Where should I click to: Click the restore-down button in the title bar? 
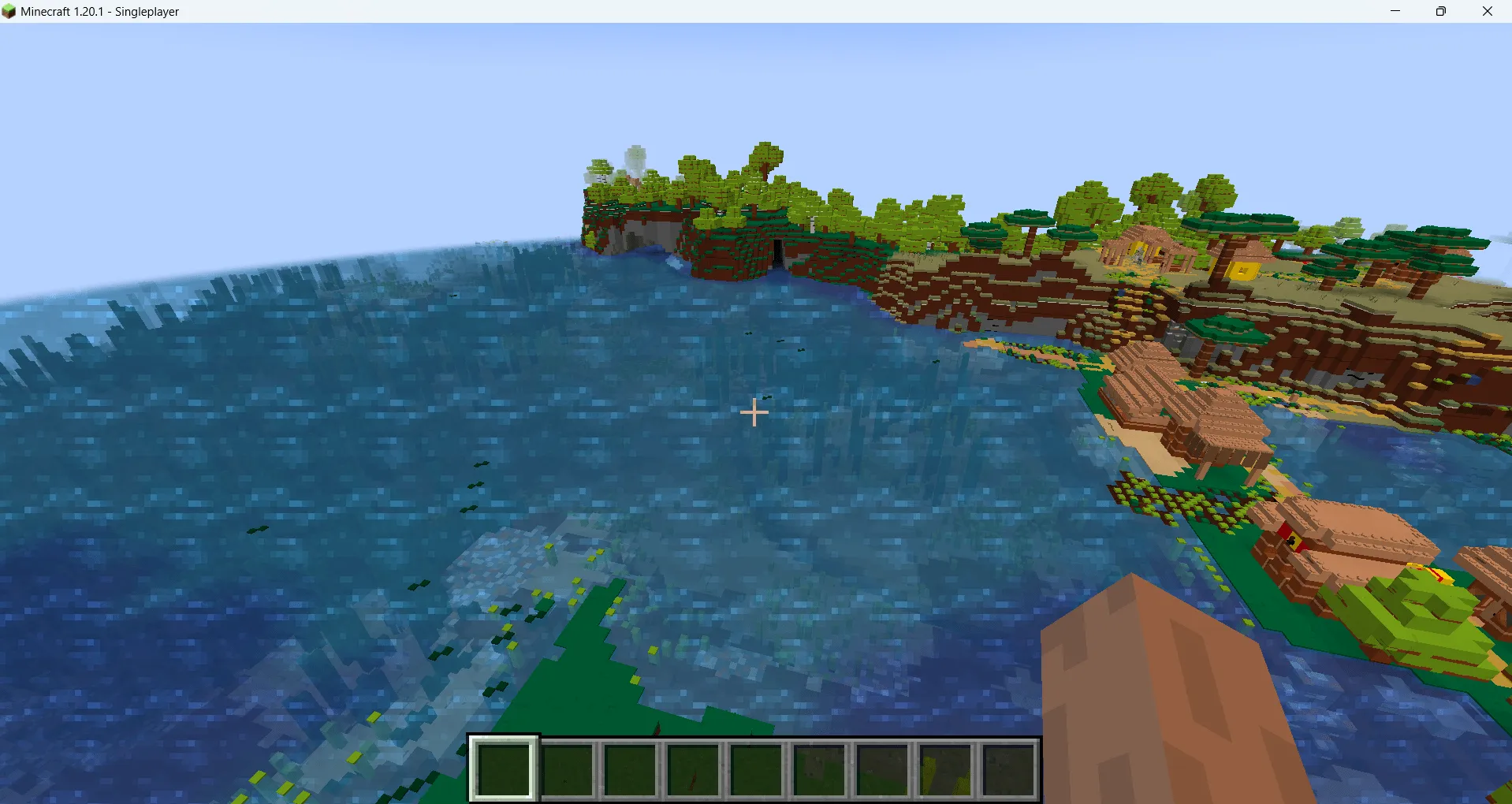pyautogui.click(x=1442, y=11)
